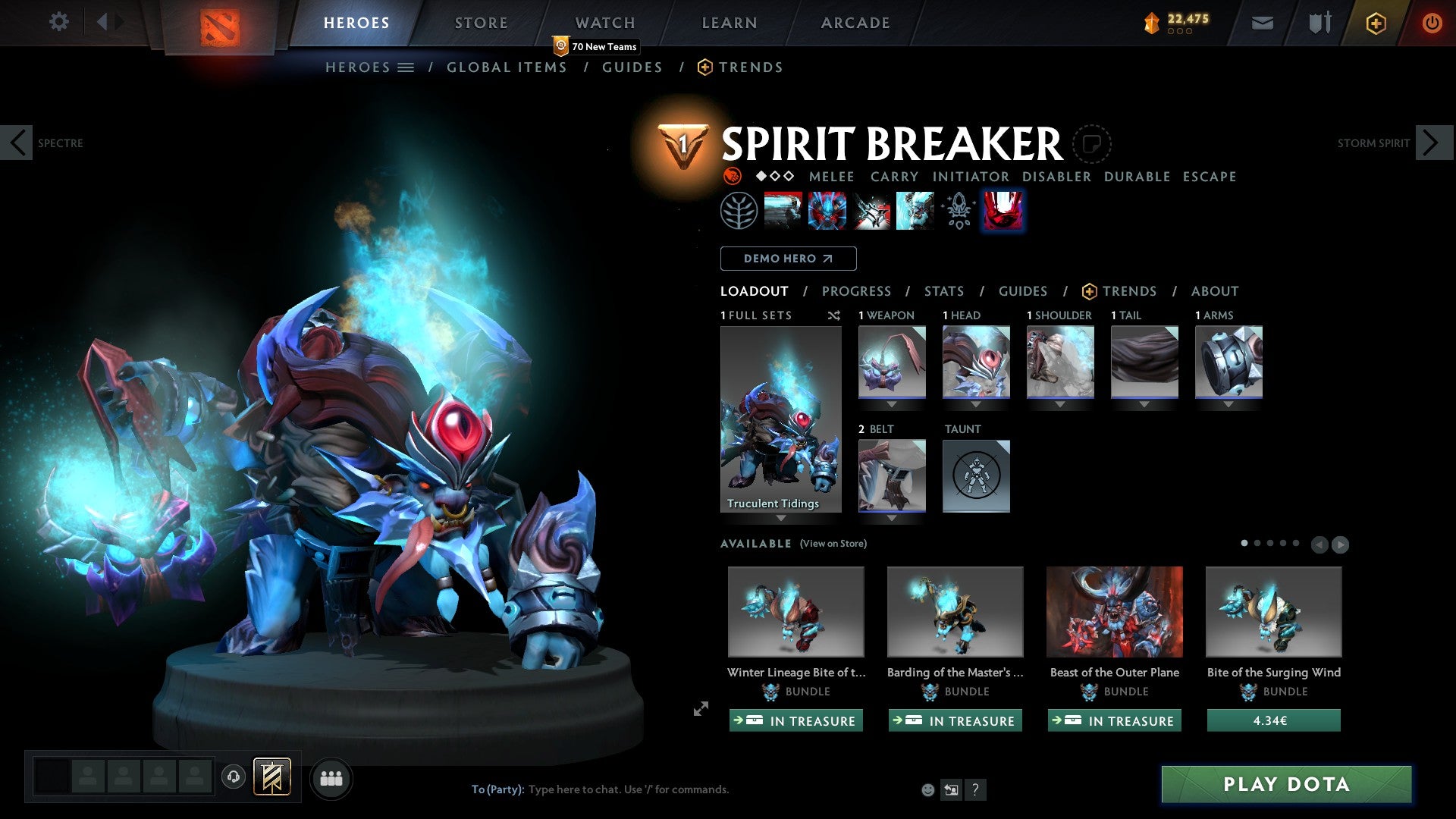
Task: Enable the guild banner toggle at bottom left
Action: coord(271,777)
